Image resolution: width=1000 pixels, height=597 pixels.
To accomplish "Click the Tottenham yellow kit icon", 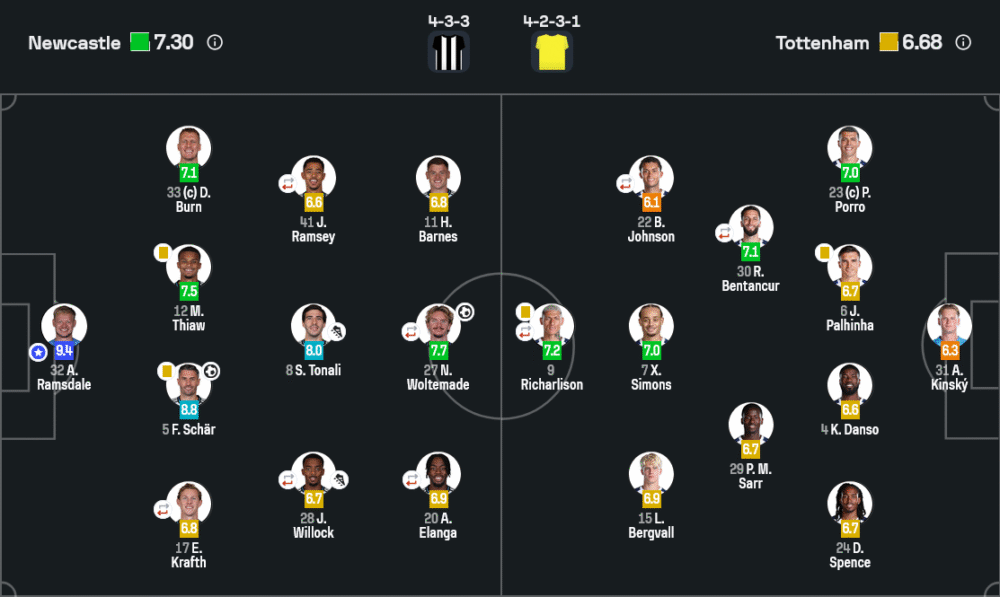I will (x=552, y=52).
